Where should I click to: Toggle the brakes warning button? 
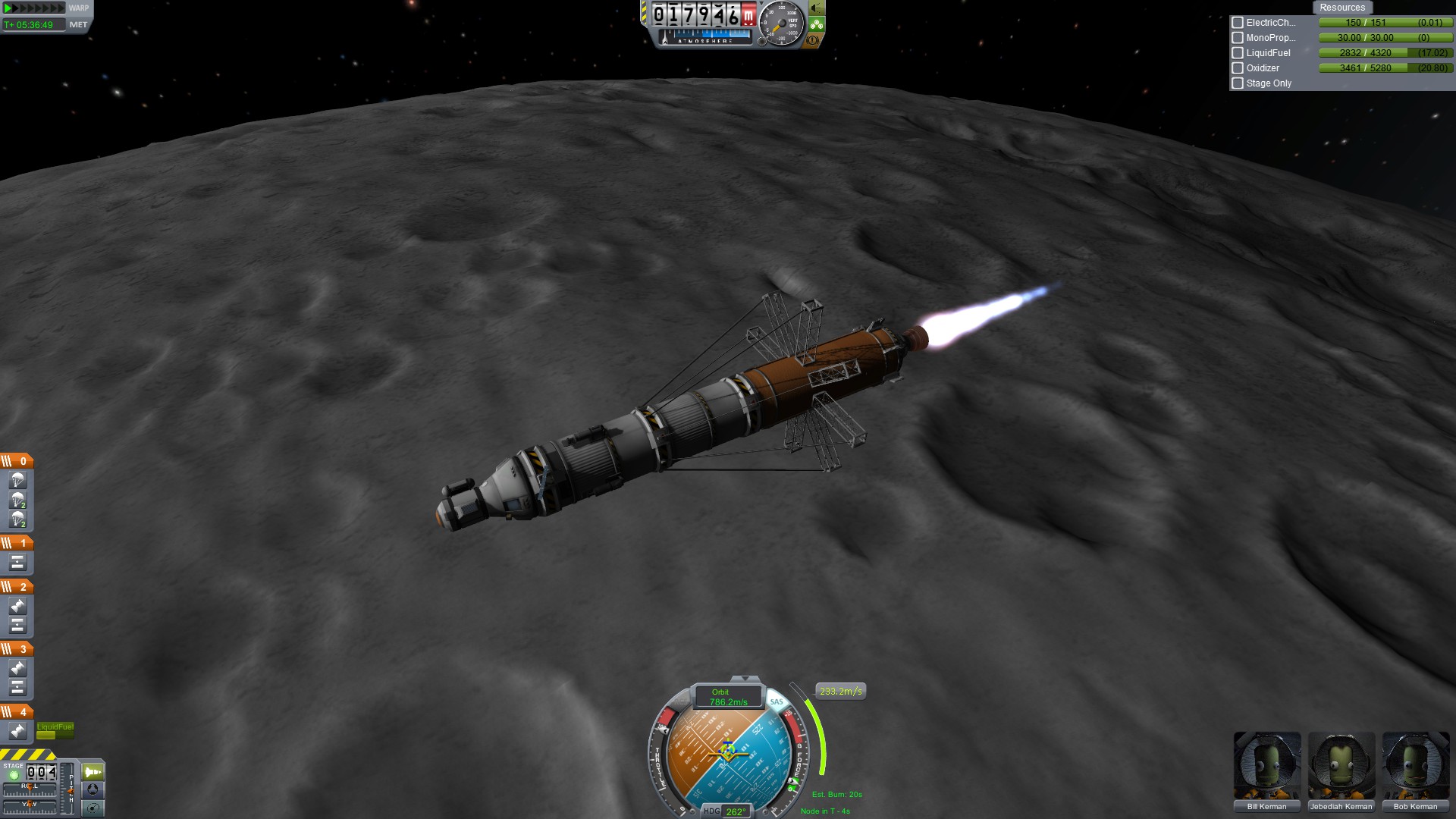[814, 40]
